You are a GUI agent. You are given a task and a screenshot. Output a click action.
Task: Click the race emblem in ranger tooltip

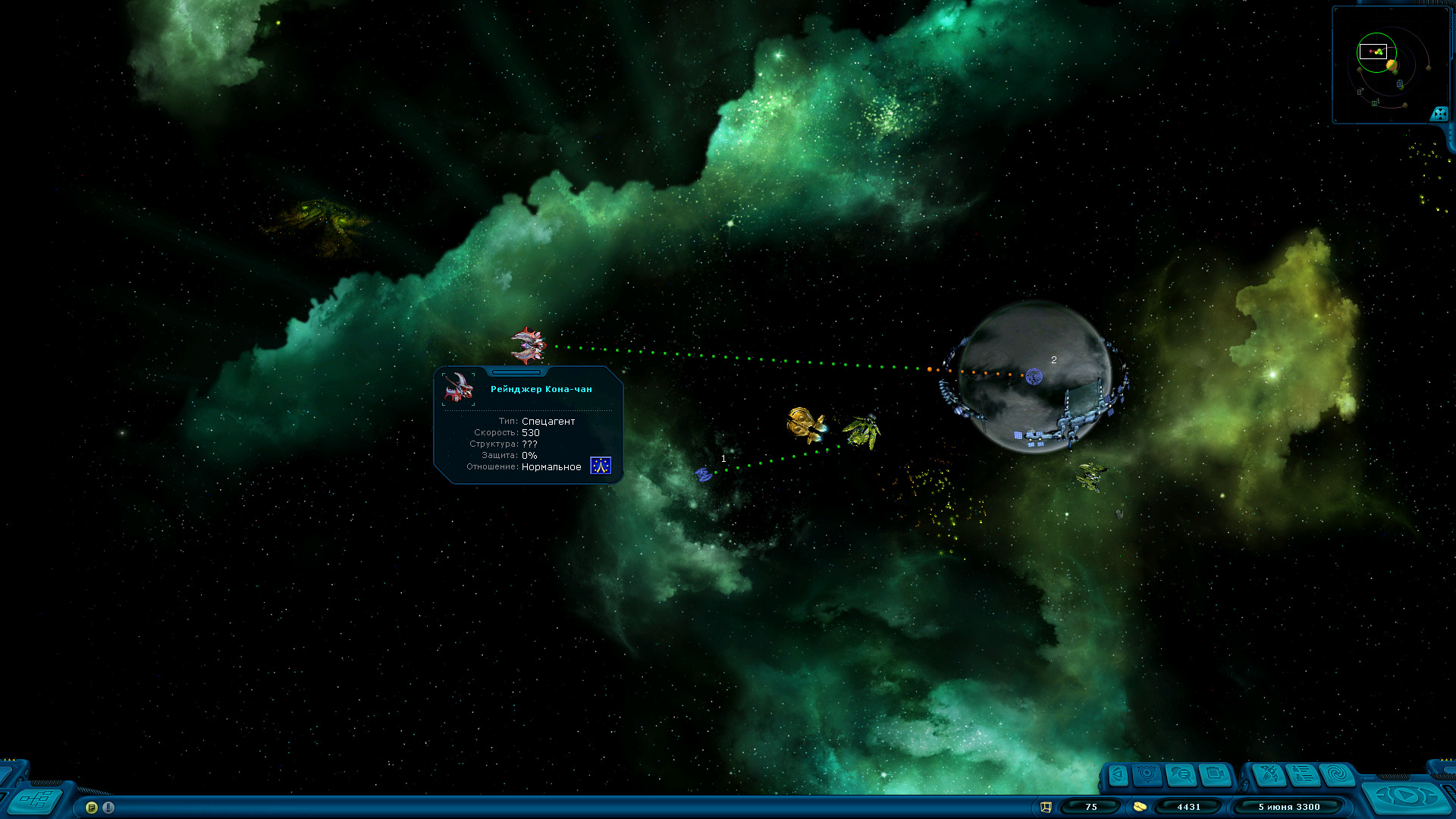point(601,466)
